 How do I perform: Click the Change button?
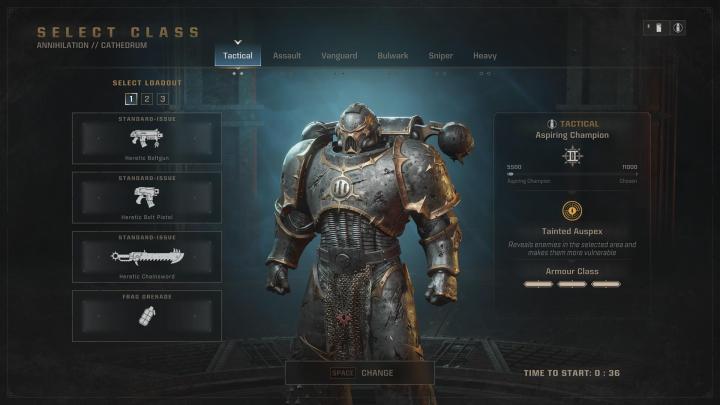click(x=360, y=373)
